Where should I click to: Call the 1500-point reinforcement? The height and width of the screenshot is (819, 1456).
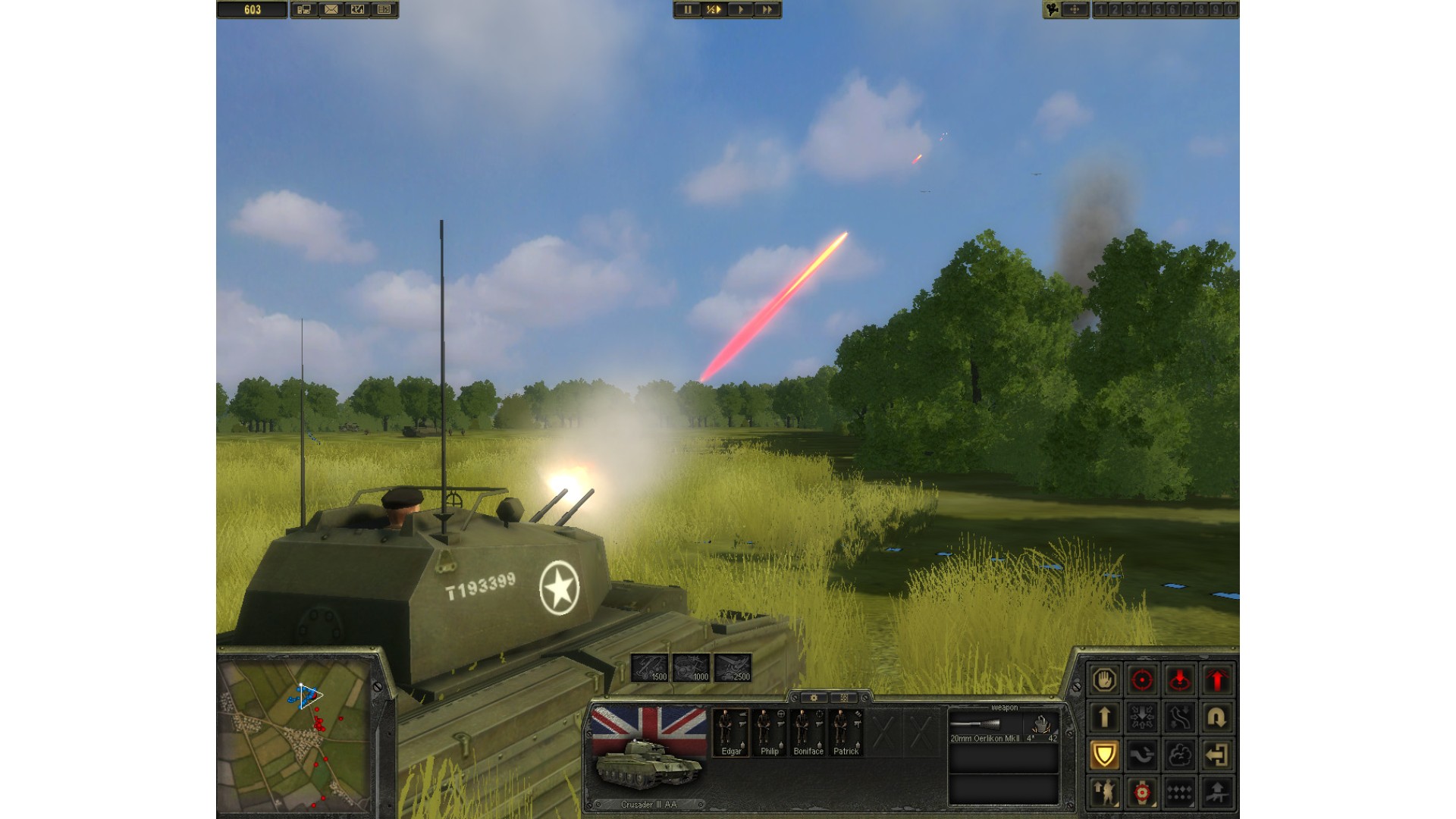650,667
